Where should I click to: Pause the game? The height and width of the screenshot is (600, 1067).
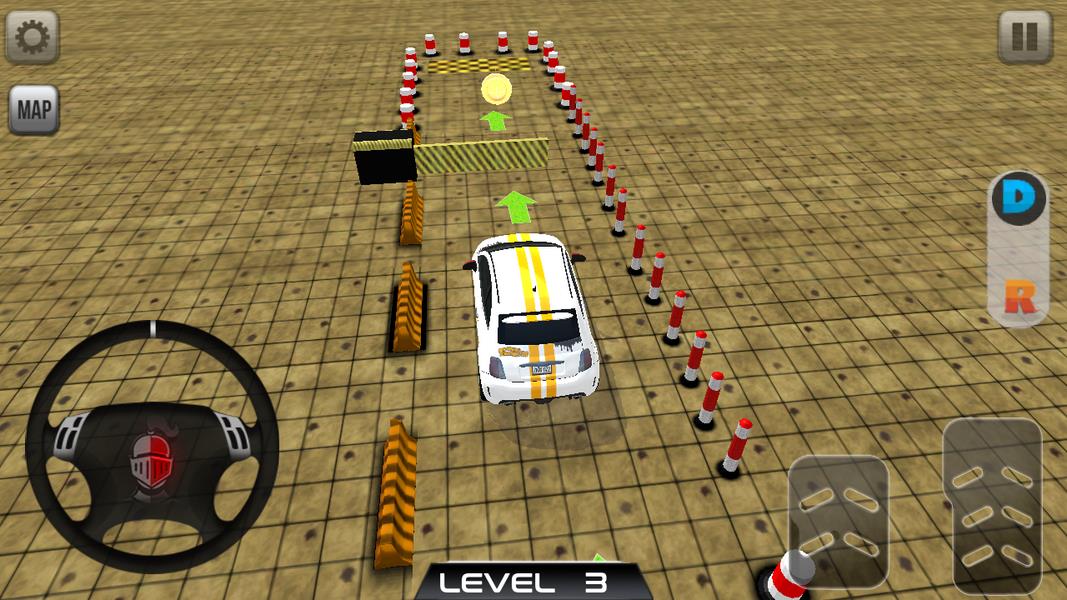[x=1024, y=37]
